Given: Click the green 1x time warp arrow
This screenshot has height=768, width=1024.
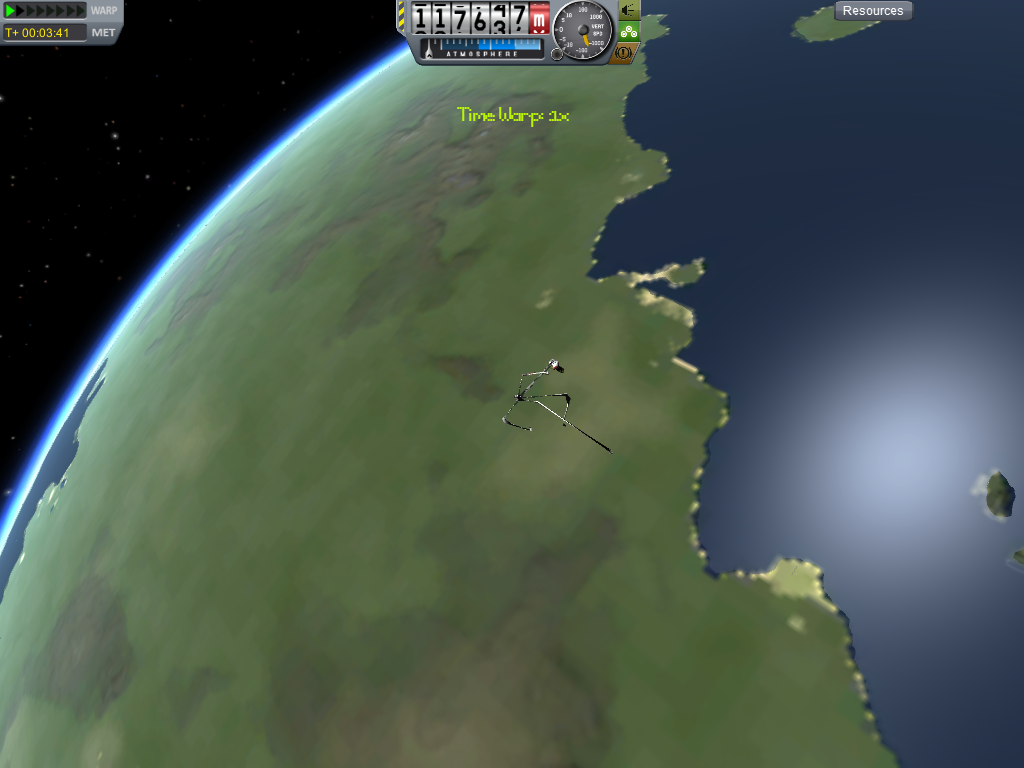Looking at the screenshot, I should [x=11, y=11].
